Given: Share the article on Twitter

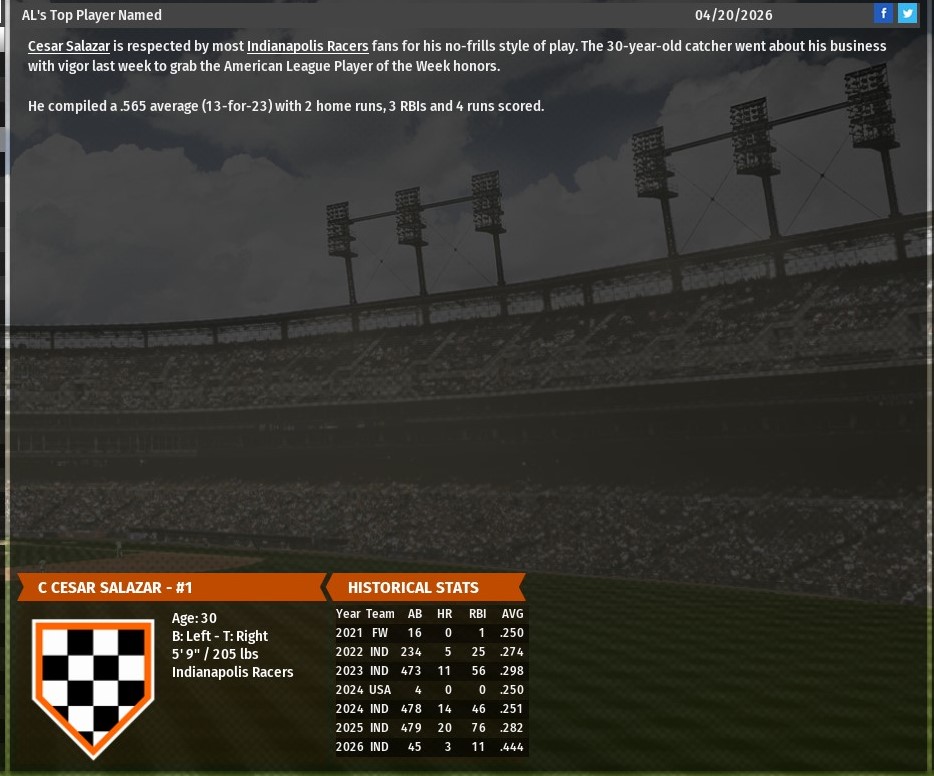Looking at the screenshot, I should point(907,13).
